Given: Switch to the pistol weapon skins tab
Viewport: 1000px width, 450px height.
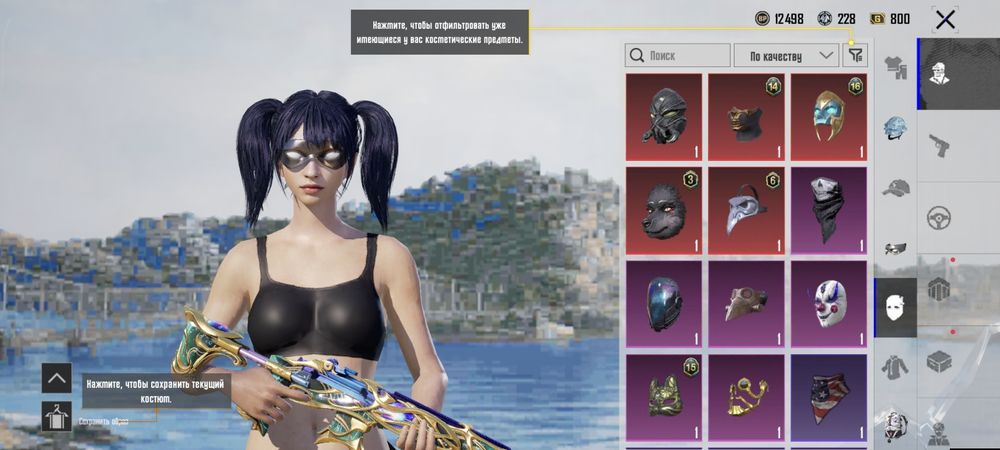Looking at the screenshot, I should pyautogui.click(x=939, y=144).
